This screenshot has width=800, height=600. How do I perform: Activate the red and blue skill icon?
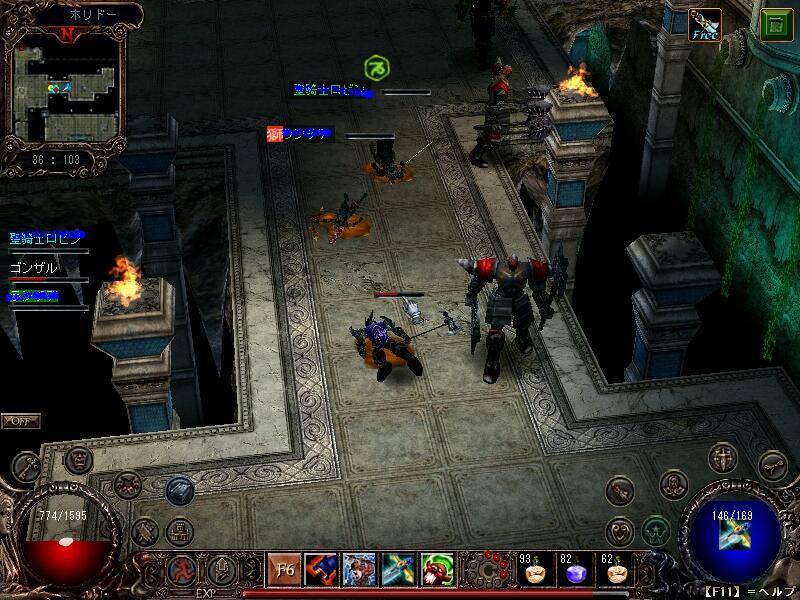pos(320,569)
